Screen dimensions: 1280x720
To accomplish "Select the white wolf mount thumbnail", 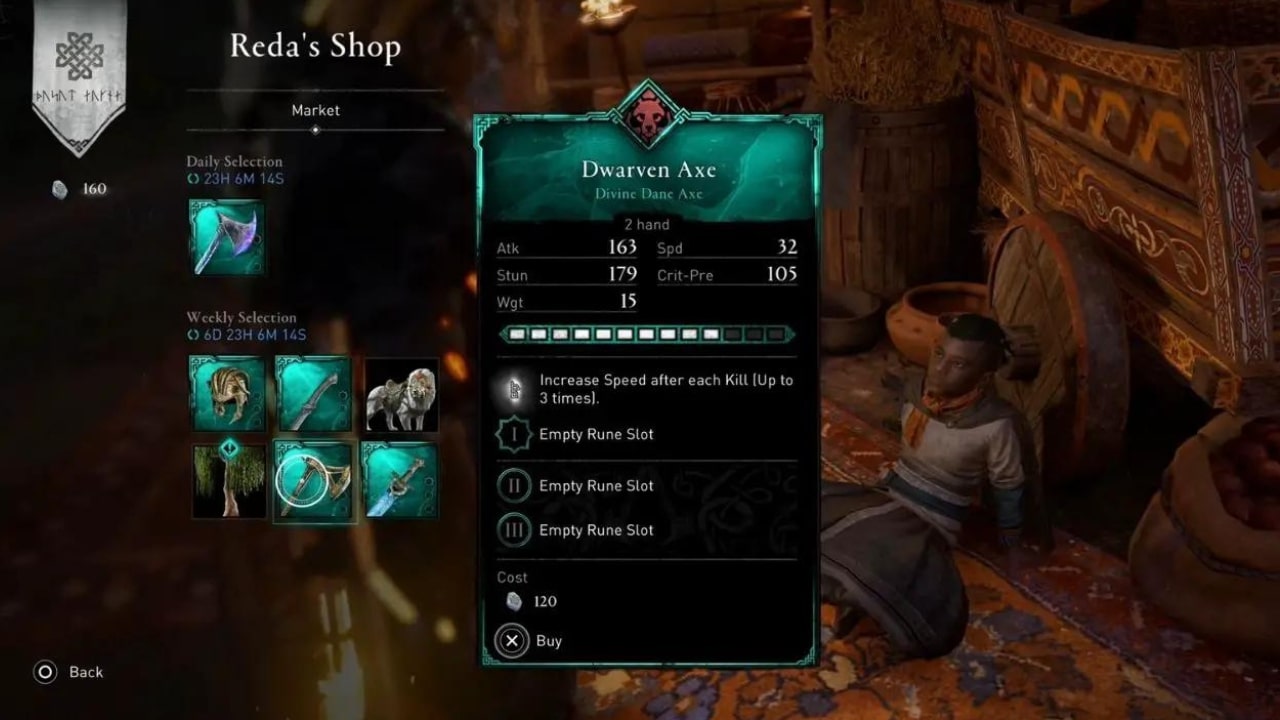I will (x=400, y=394).
